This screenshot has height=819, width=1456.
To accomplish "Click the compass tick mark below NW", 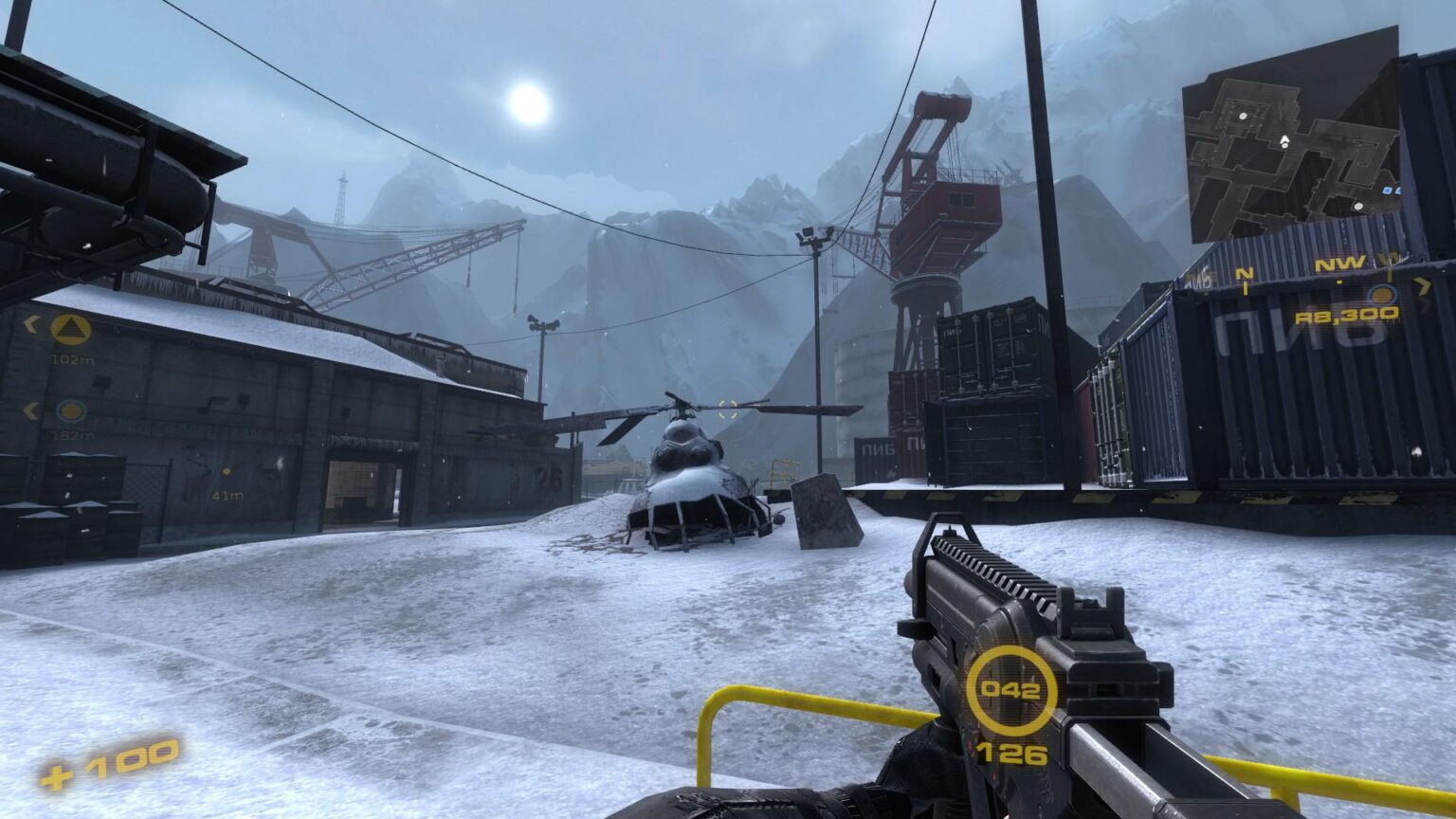I will coord(1341,282).
